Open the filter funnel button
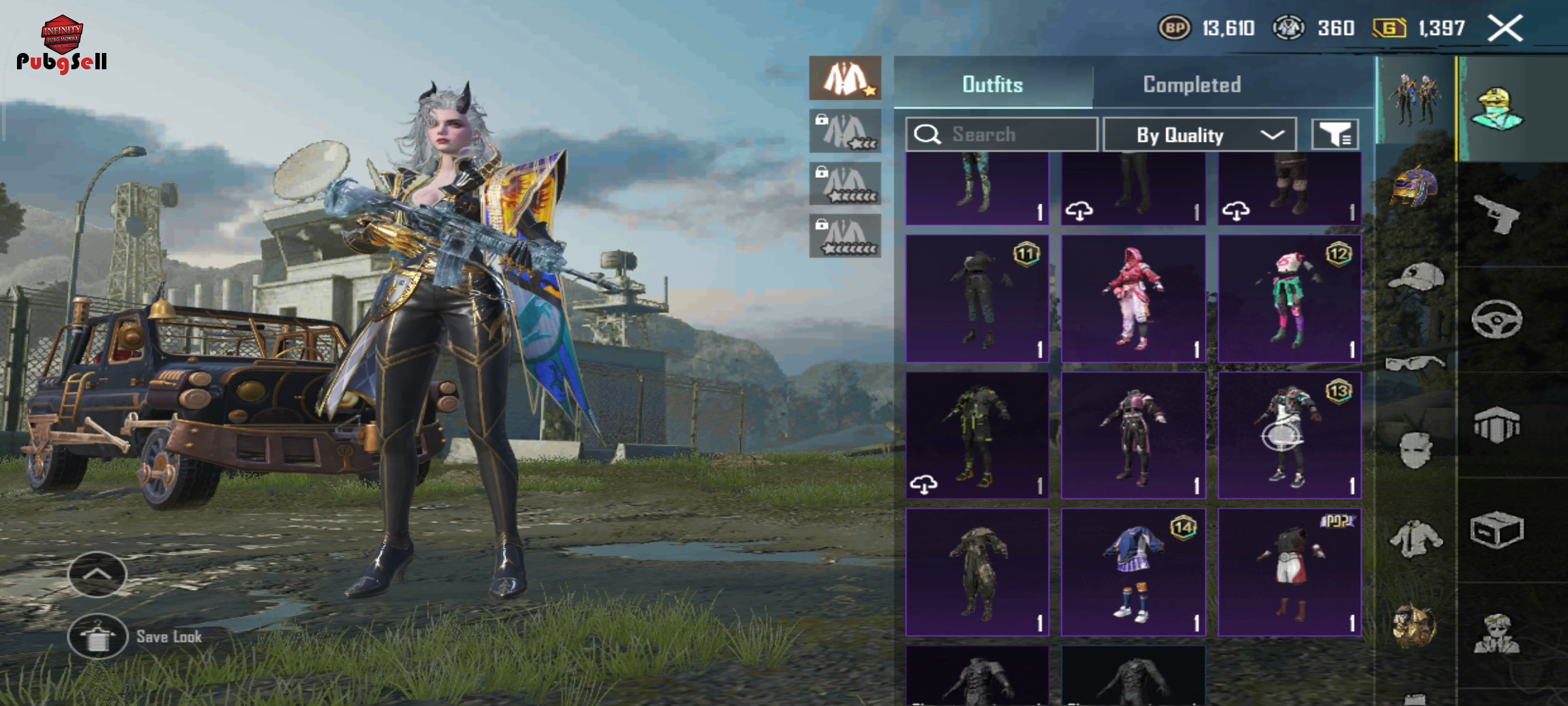1568x706 pixels. coord(1335,135)
